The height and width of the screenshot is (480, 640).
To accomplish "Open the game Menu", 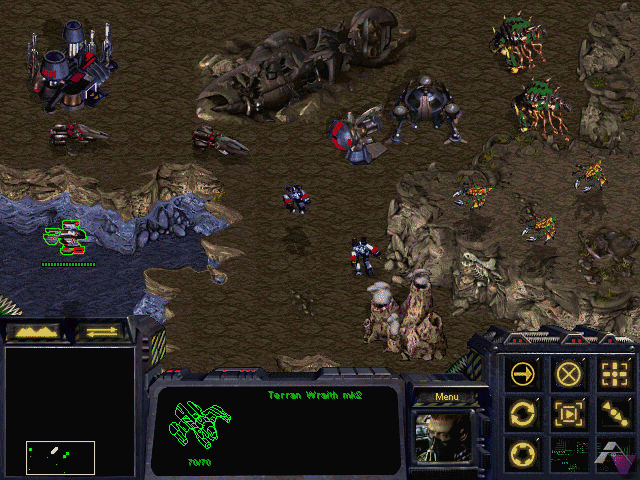I will (447, 396).
